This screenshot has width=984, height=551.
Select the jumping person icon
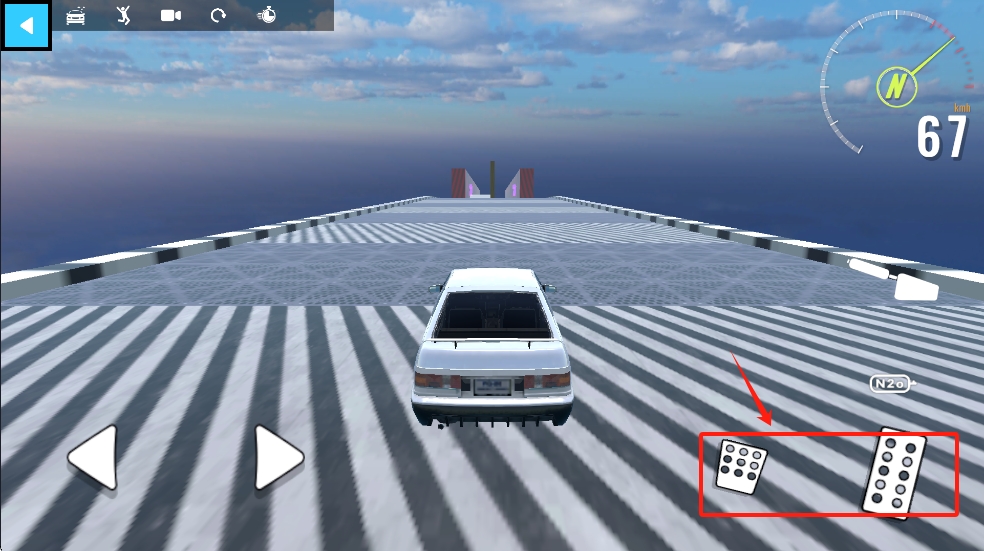[x=123, y=15]
